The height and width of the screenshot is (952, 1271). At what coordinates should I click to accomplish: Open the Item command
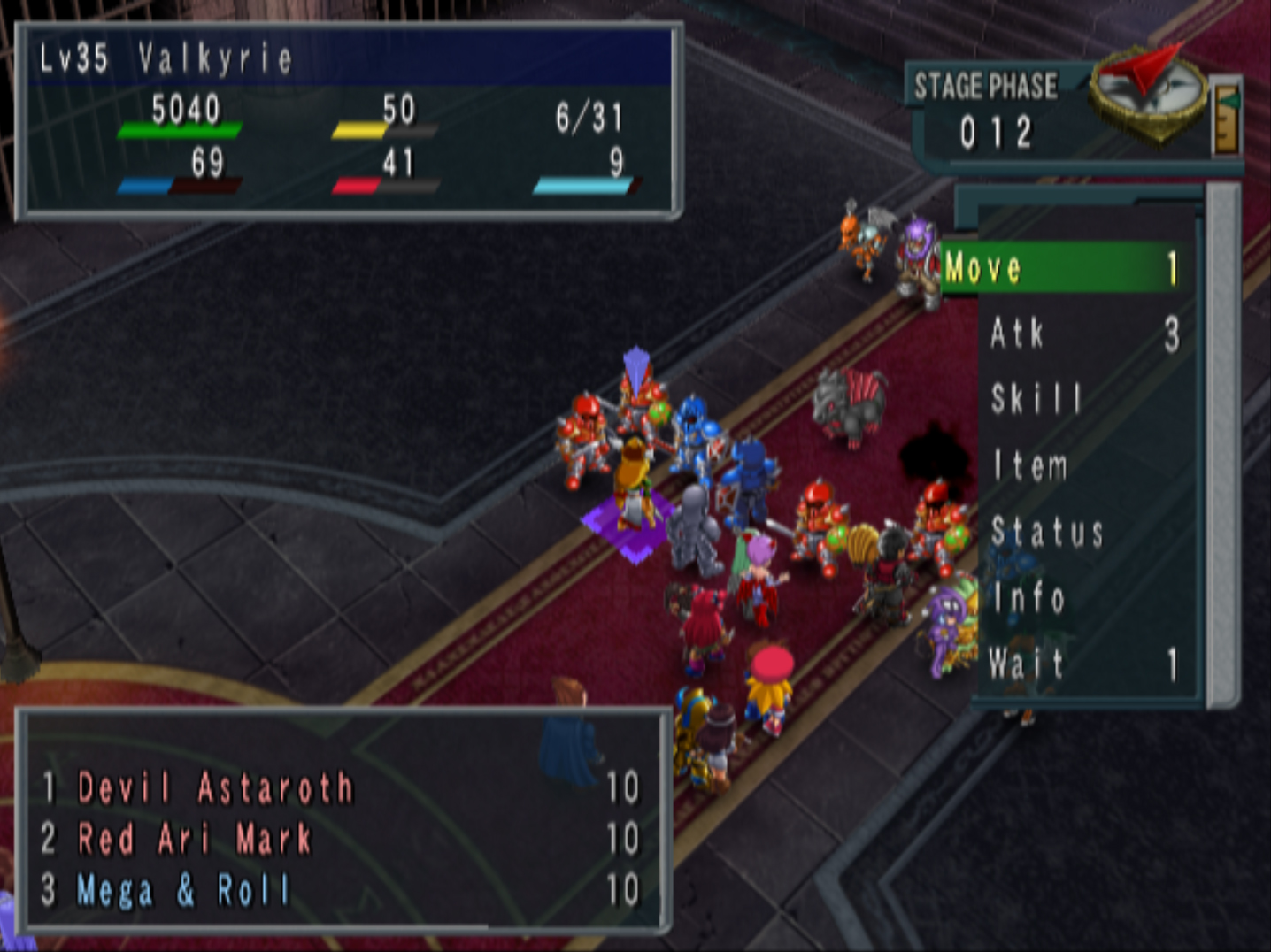tap(1029, 465)
